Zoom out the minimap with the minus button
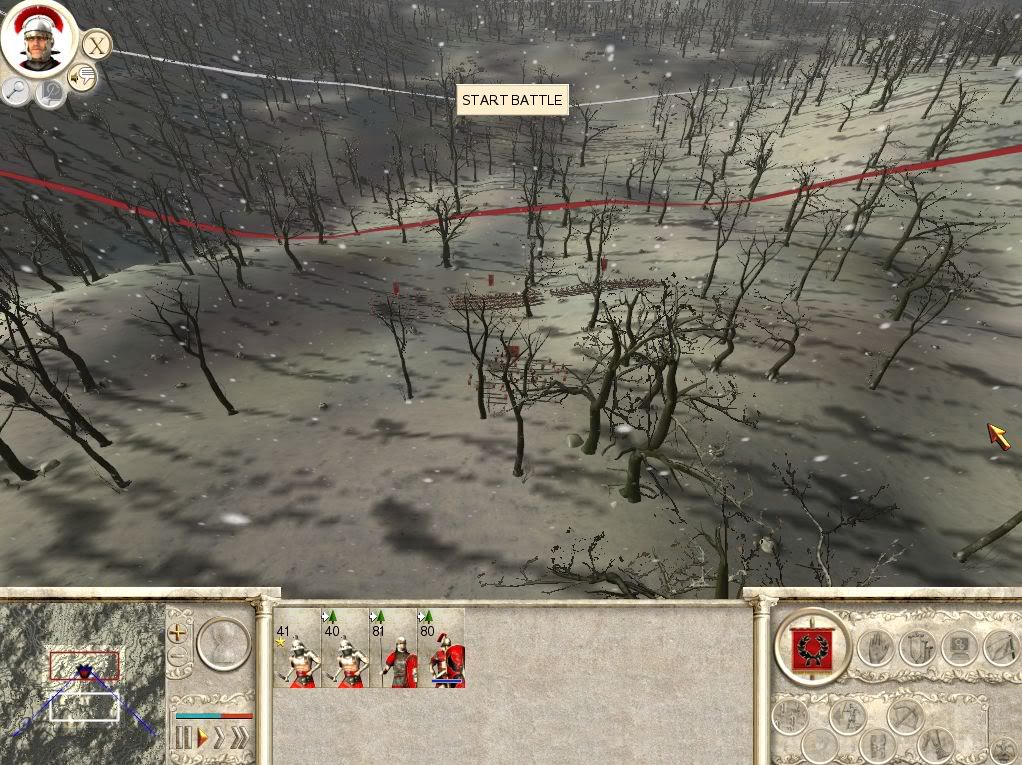This screenshot has width=1022, height=765. coord(178,657)
